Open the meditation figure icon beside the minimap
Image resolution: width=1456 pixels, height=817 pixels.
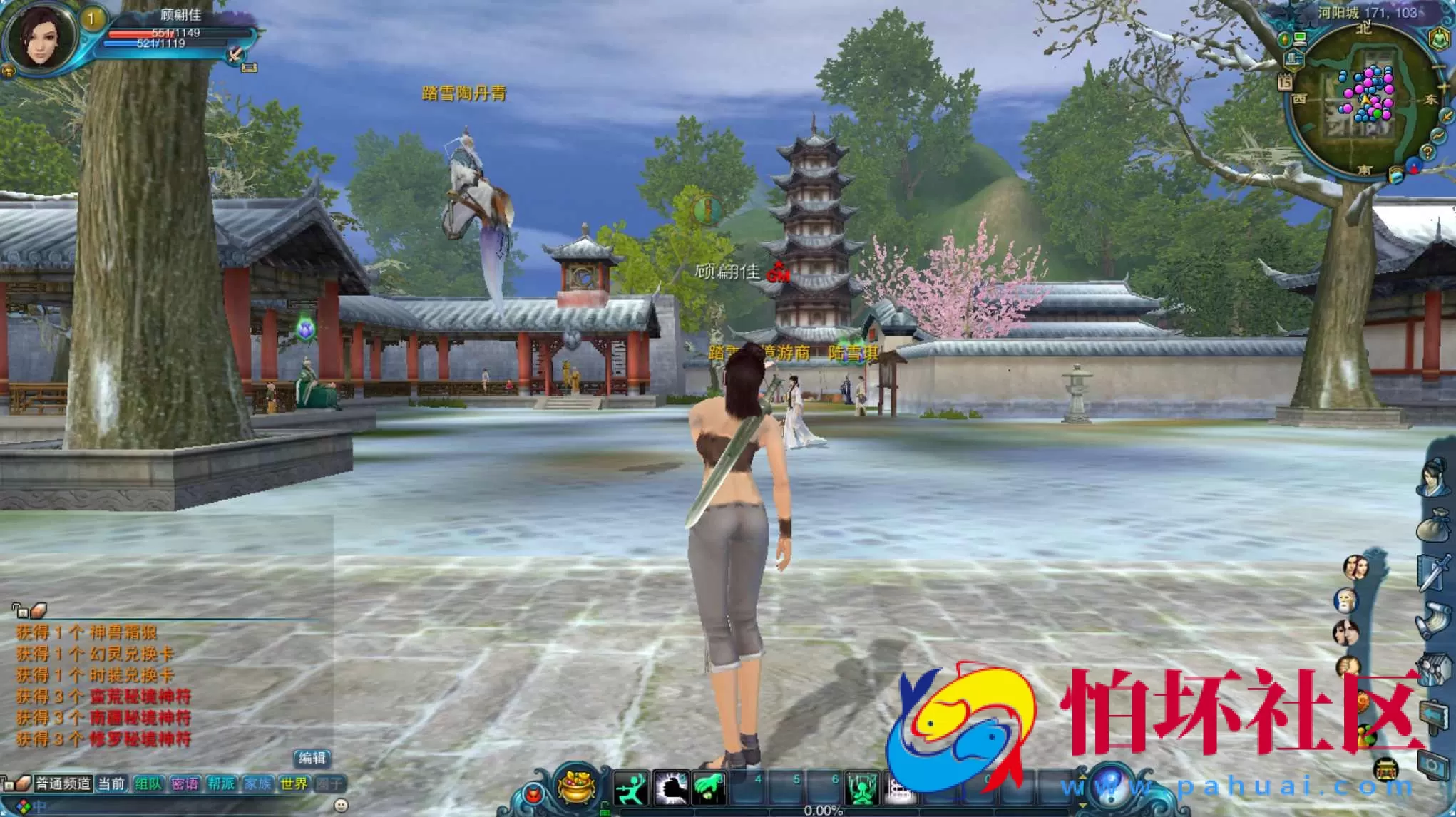(1439, 37)
